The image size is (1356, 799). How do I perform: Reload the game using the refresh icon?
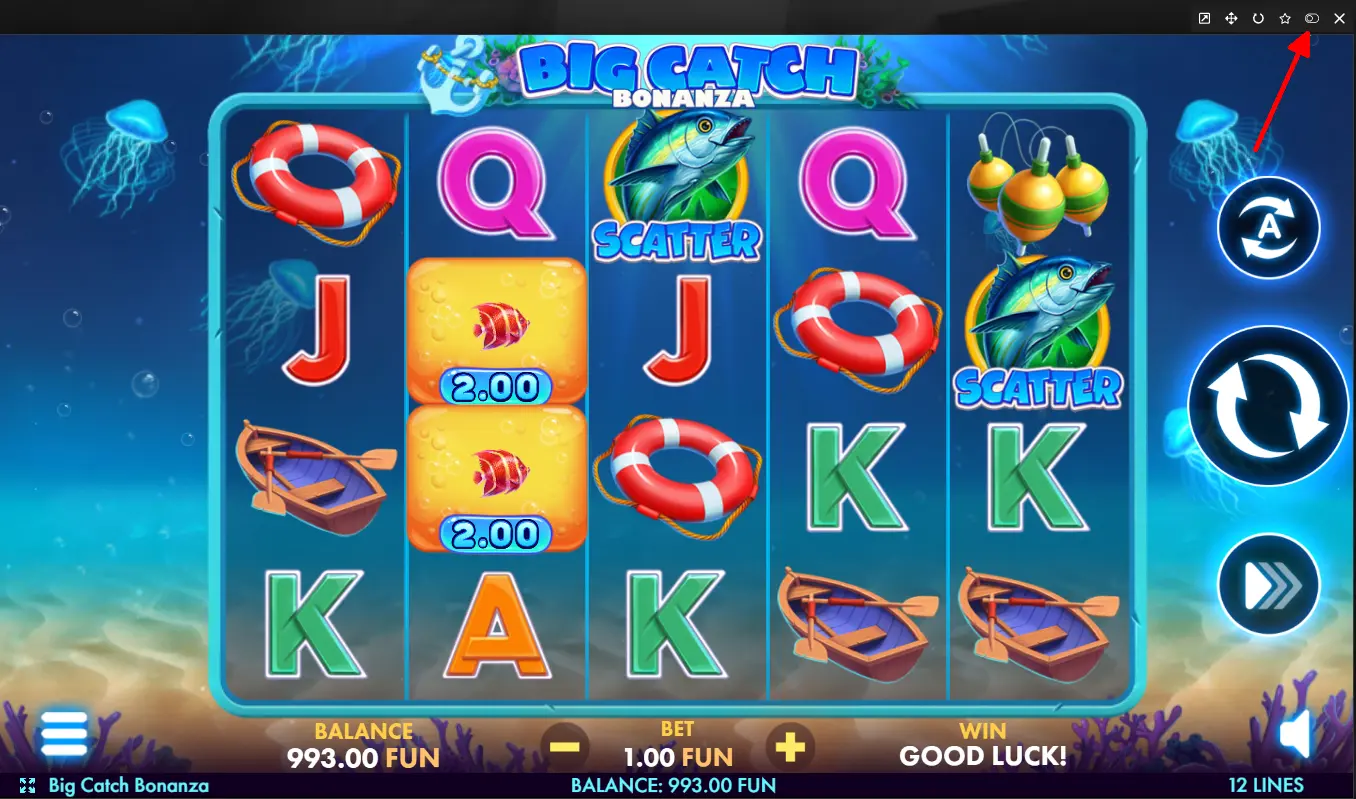(1258, 18)
